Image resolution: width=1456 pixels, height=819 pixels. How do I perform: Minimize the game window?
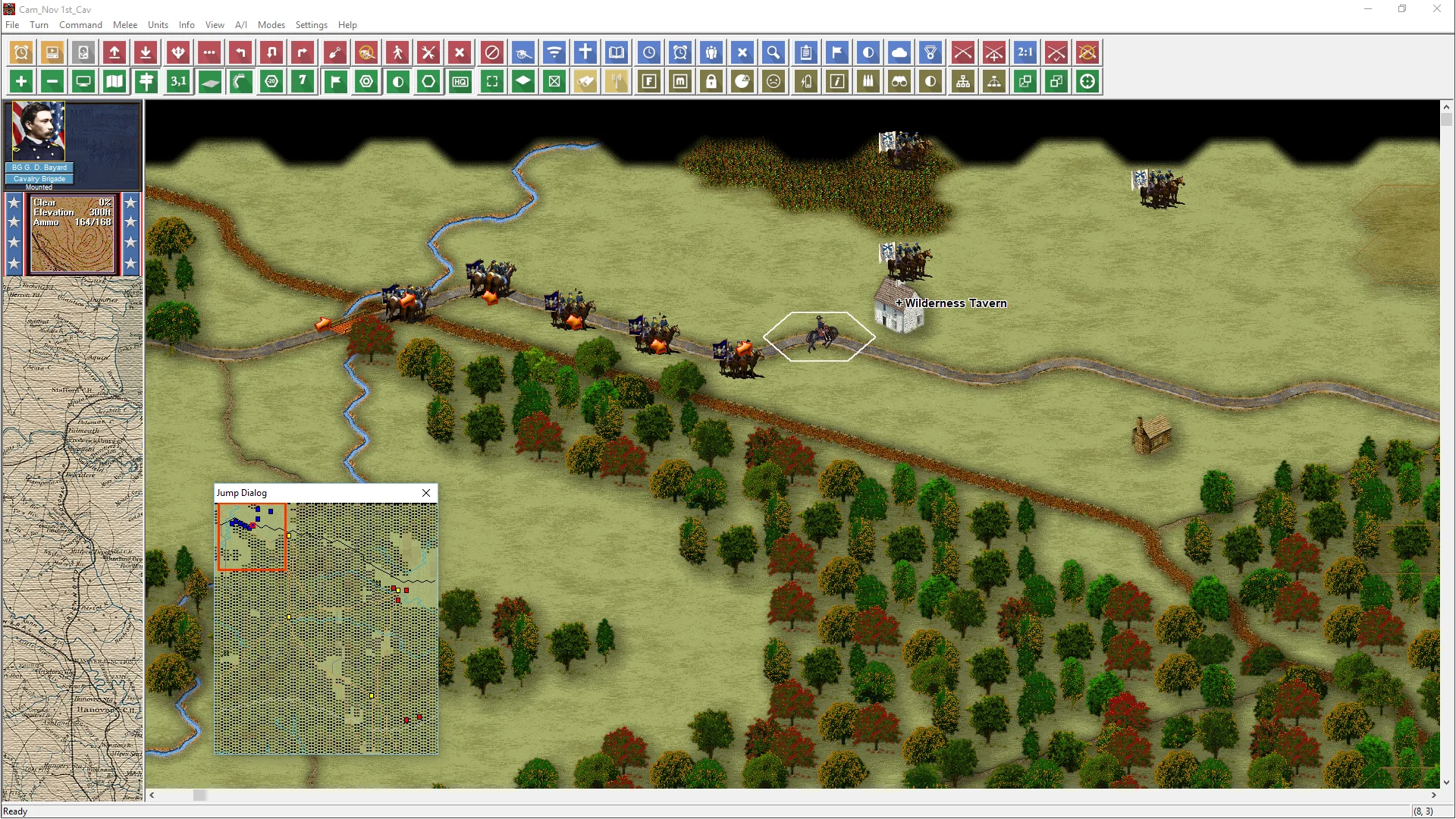pos(1368,9)
